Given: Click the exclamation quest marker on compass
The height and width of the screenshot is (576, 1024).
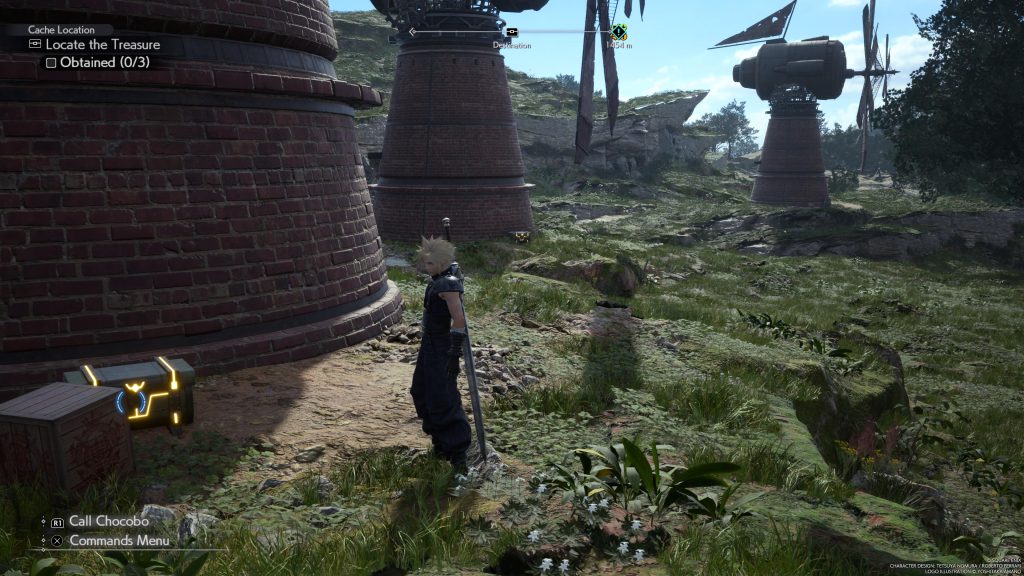Looking at the screenshot, I should tap(619, 32).
